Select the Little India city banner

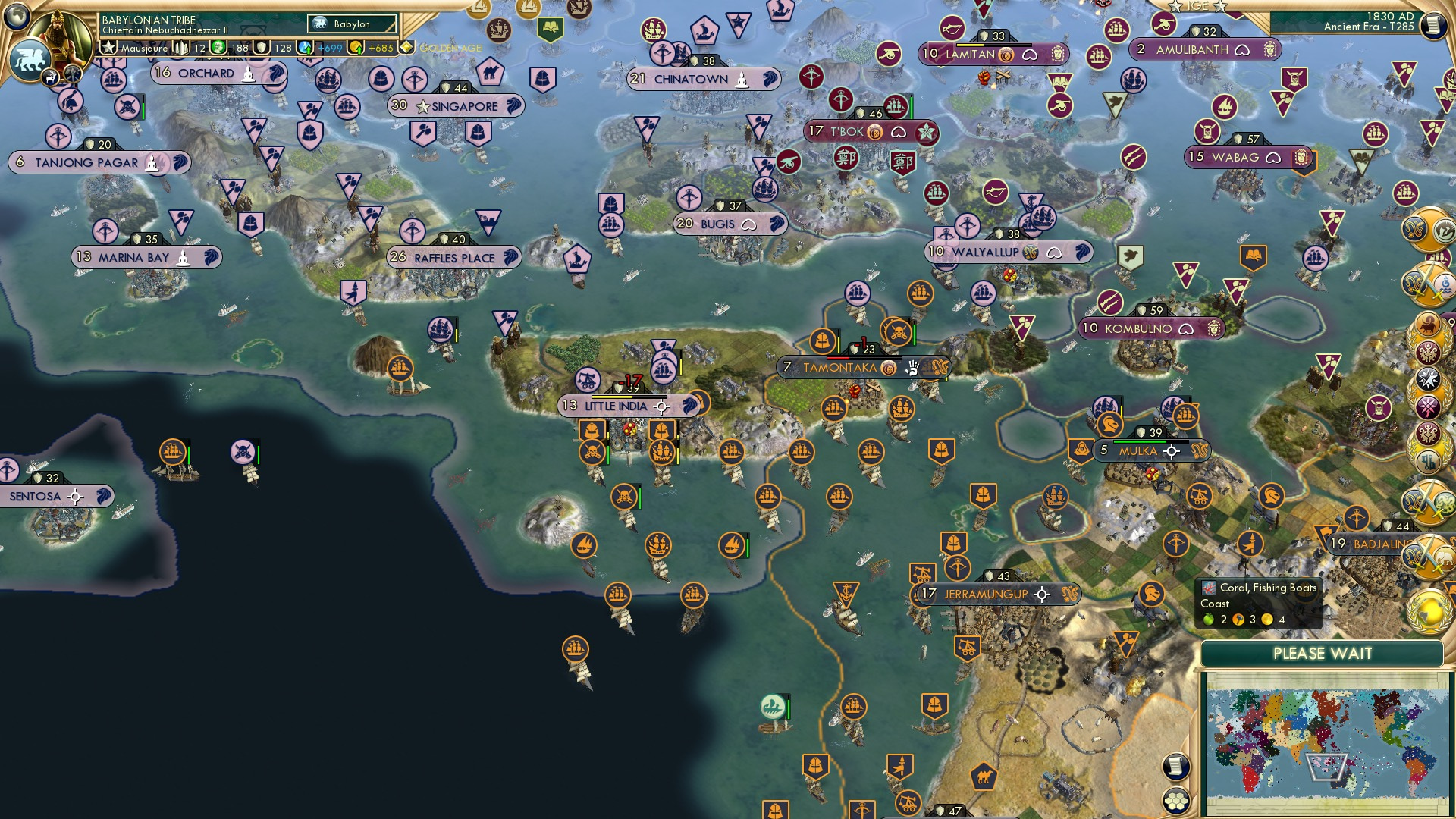[x=616, y=406]
